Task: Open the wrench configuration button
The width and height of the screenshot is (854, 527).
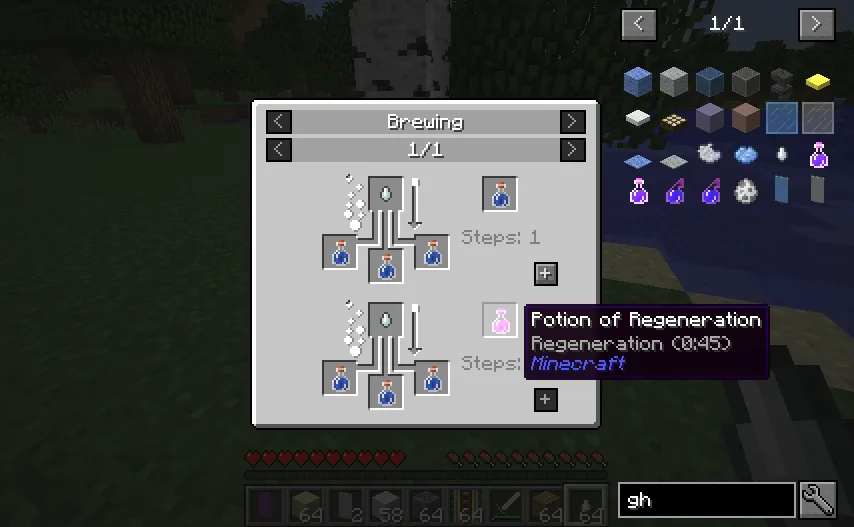Action: point(818,499)
